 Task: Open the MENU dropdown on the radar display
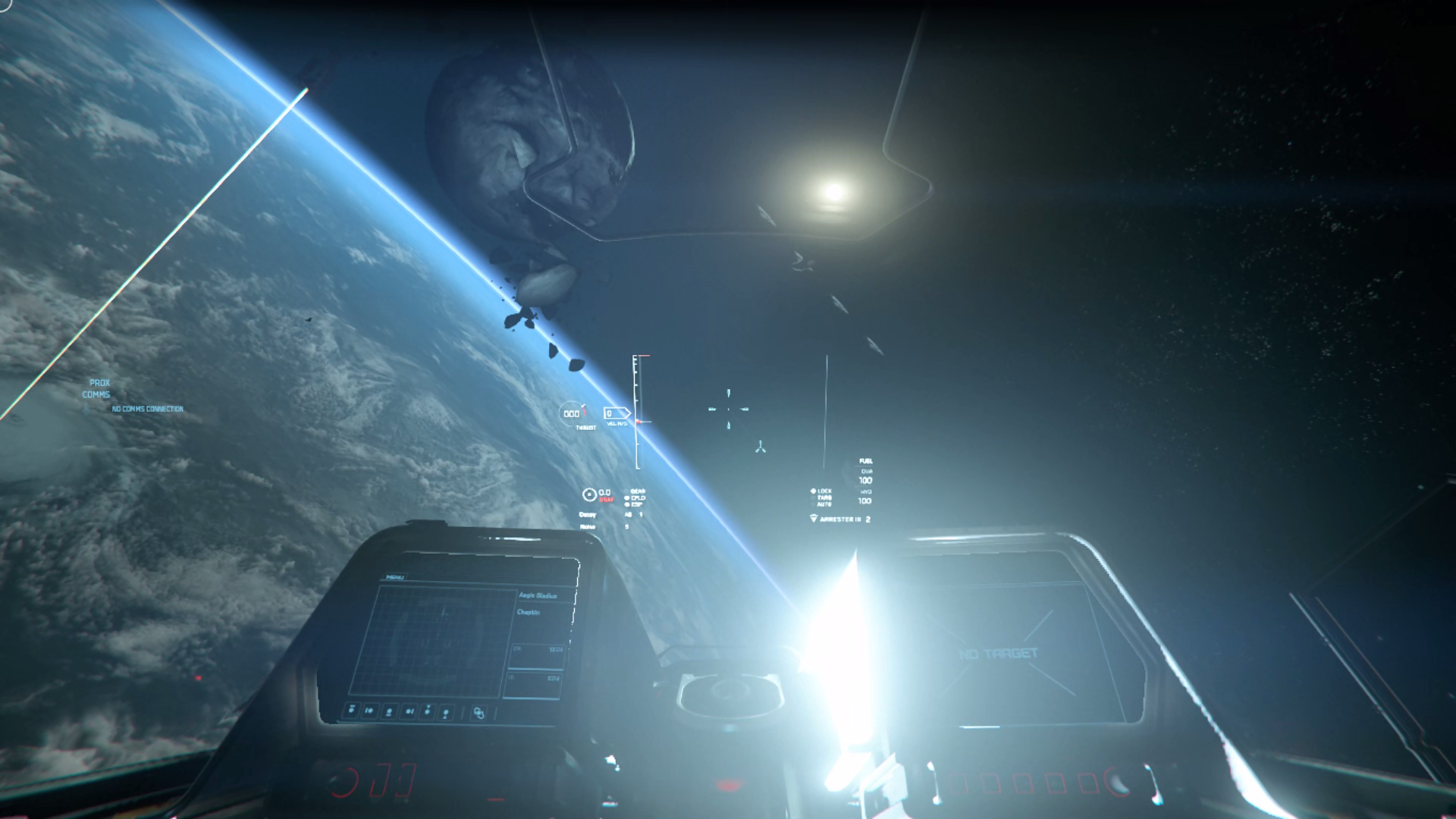coord(395,576)
